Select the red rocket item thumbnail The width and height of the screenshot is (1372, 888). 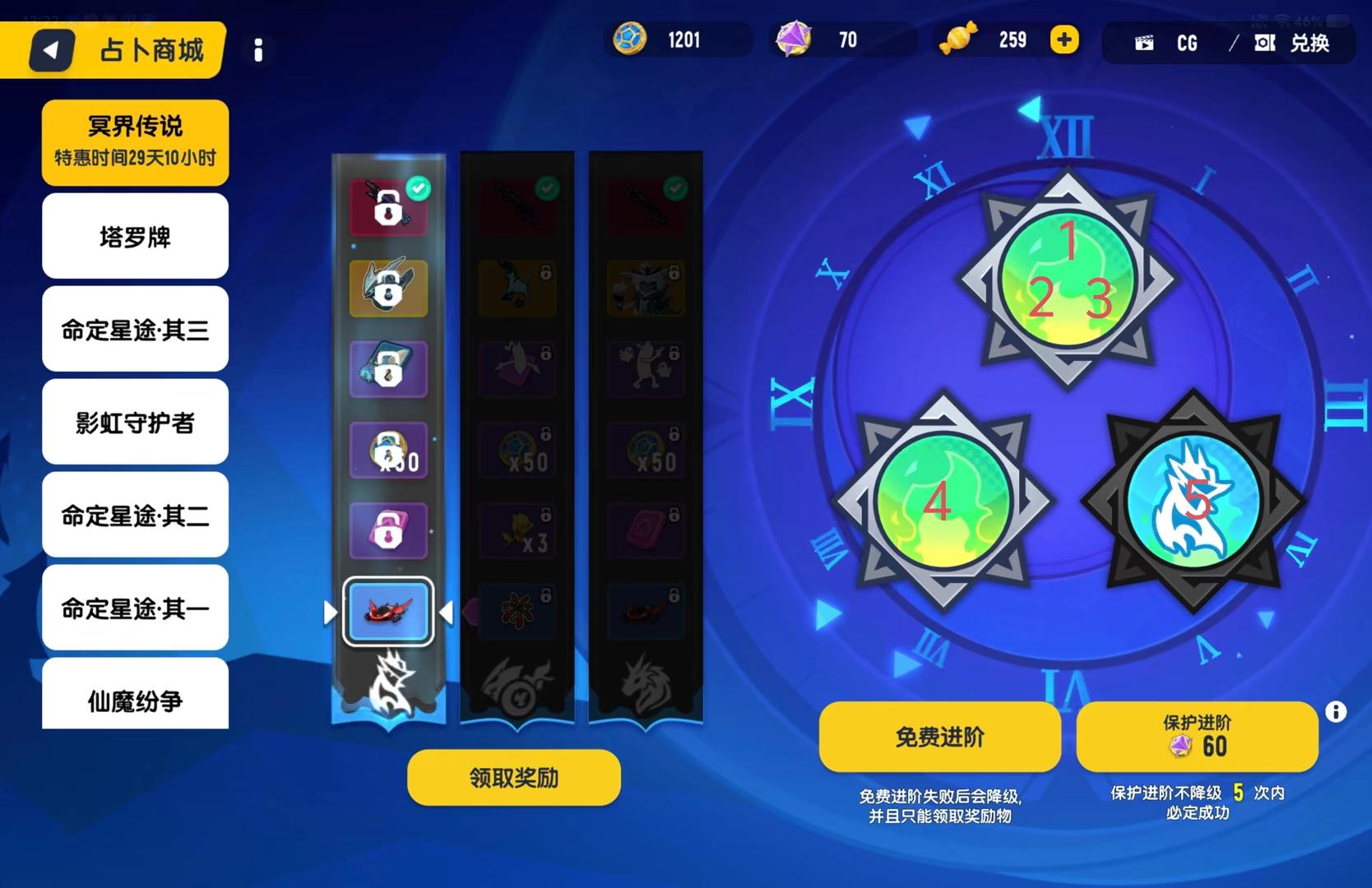(388, 612)
